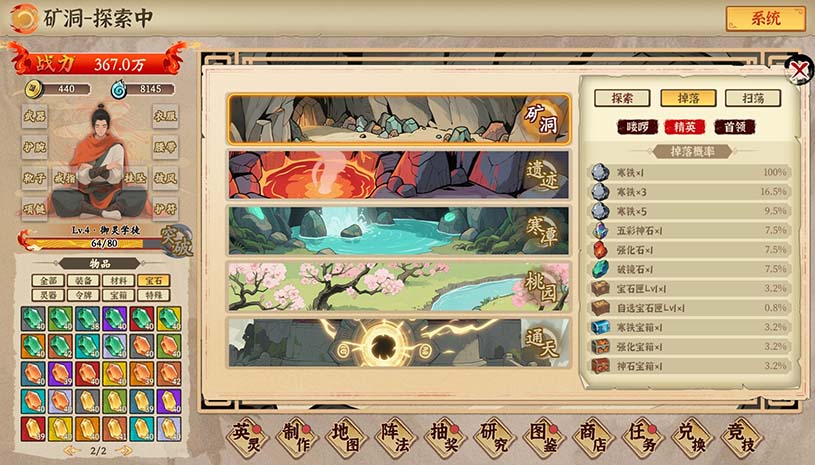
Task: Close the exploration panel with the red X
Action: (x=799, y=70)
